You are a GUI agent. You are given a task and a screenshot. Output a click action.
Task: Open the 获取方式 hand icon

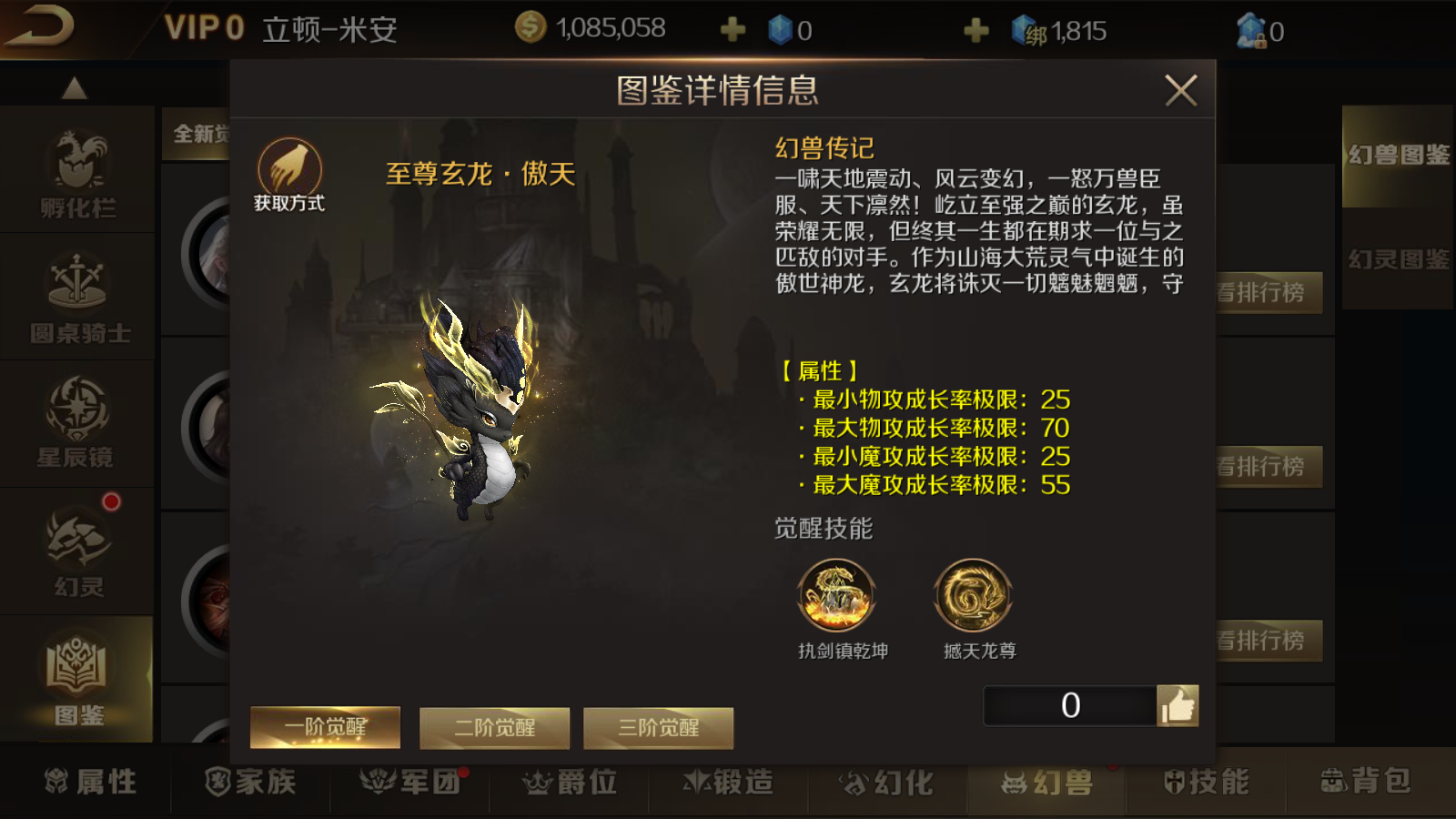point(289,170)
